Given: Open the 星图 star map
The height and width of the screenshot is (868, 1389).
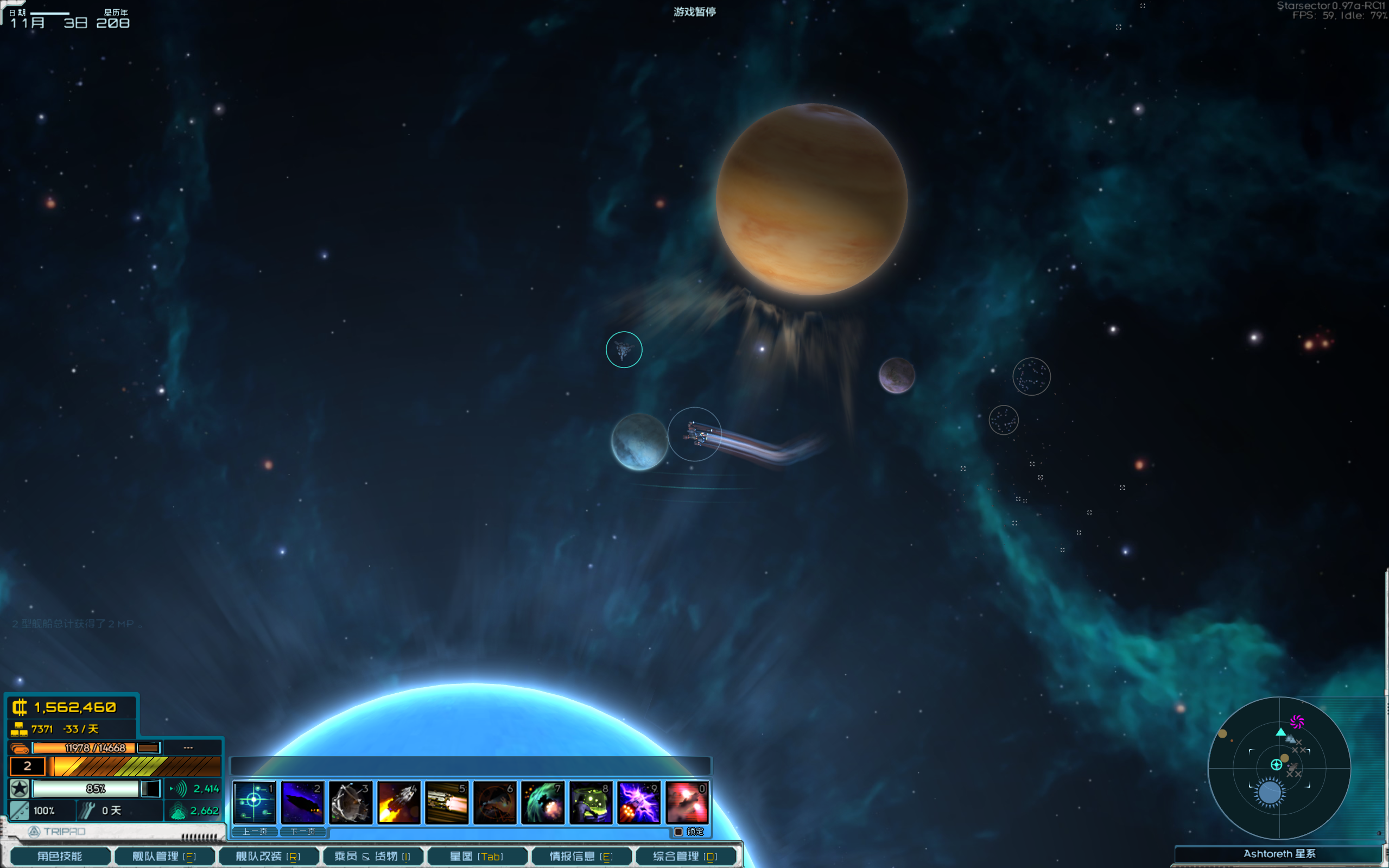Looking at the screenshot, I should click(477, 856).
